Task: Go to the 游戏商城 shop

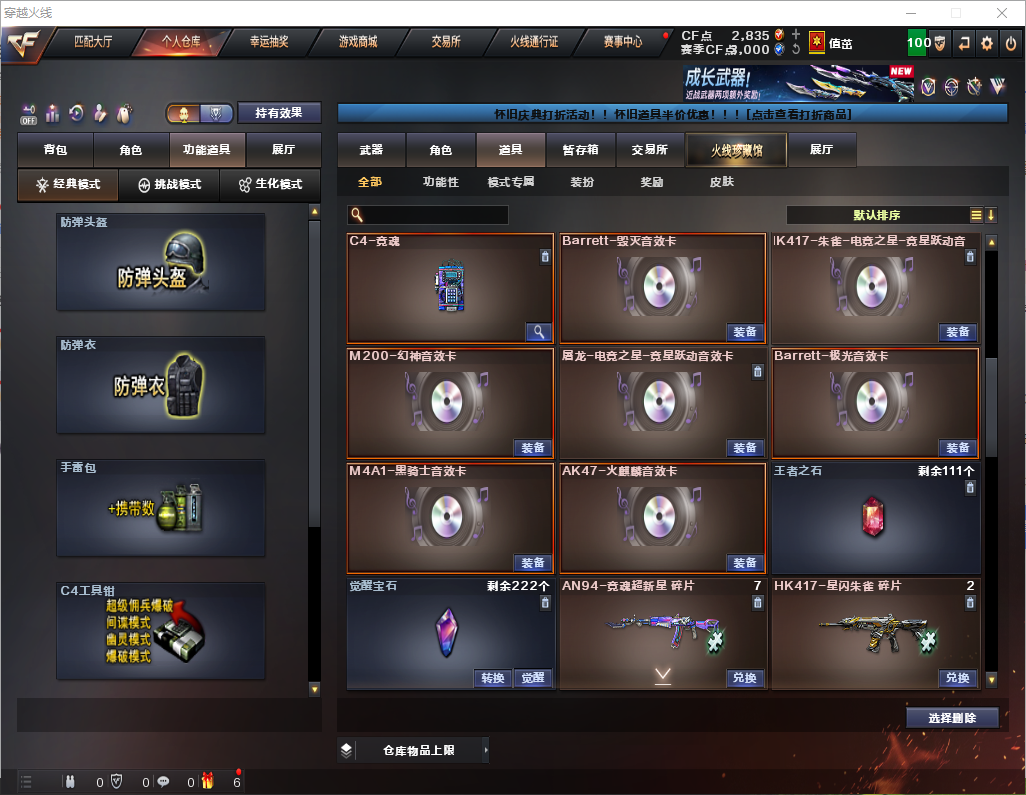Action: coord(357,43)
